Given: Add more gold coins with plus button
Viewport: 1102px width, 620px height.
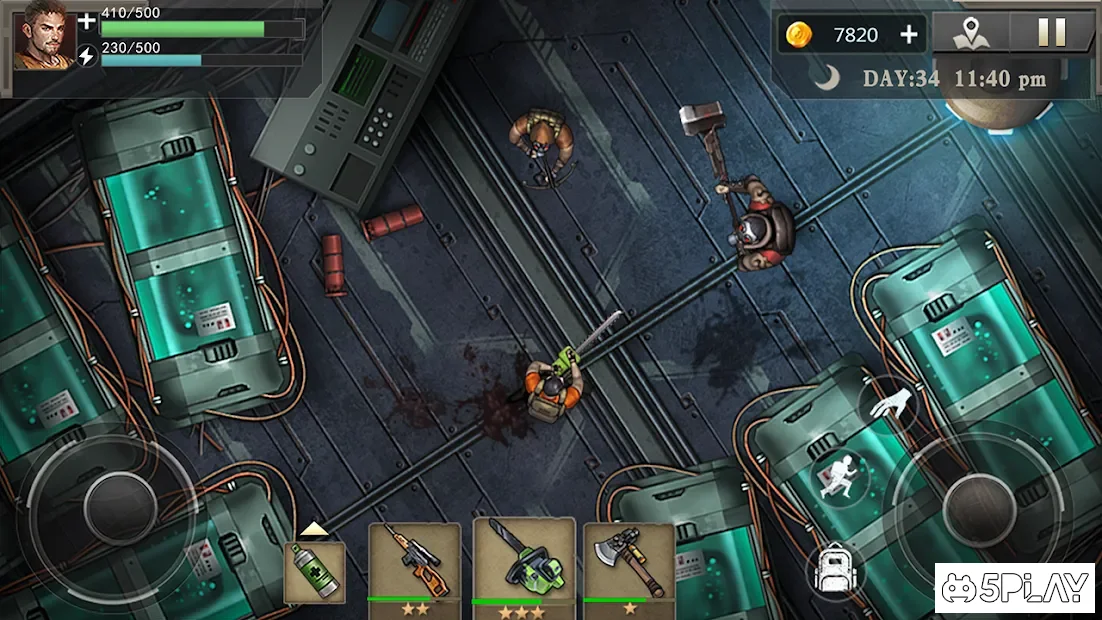Looking at the screenshot, I should tap(908, 35).
